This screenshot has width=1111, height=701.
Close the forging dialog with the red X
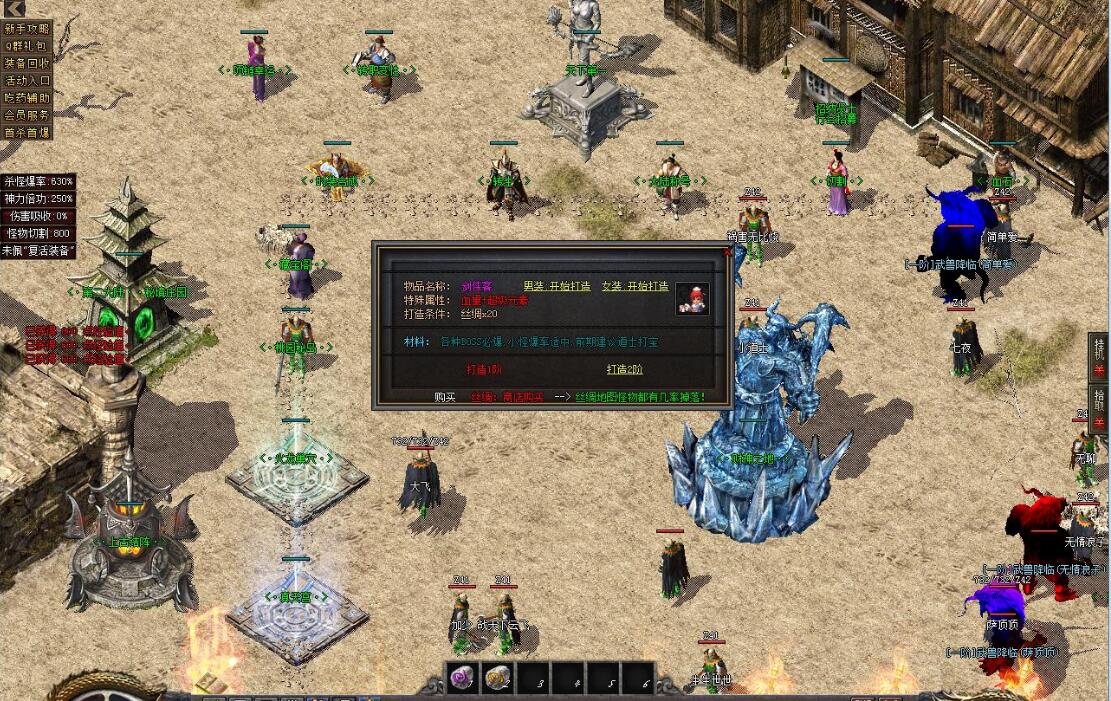click(x=727, y=252)
